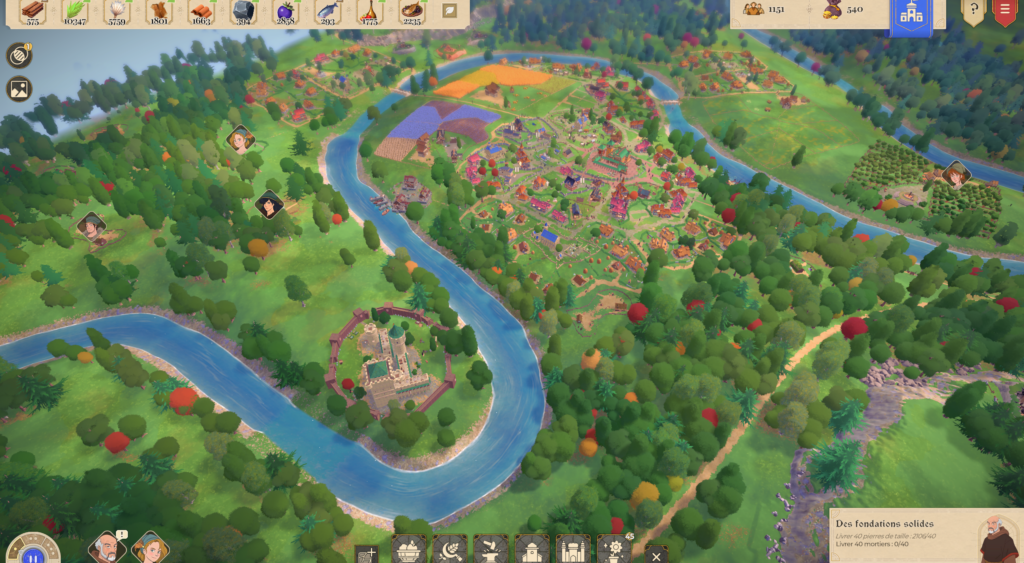Open the question mark help banner
1024x563 pixels.
(x=973, y=11)
